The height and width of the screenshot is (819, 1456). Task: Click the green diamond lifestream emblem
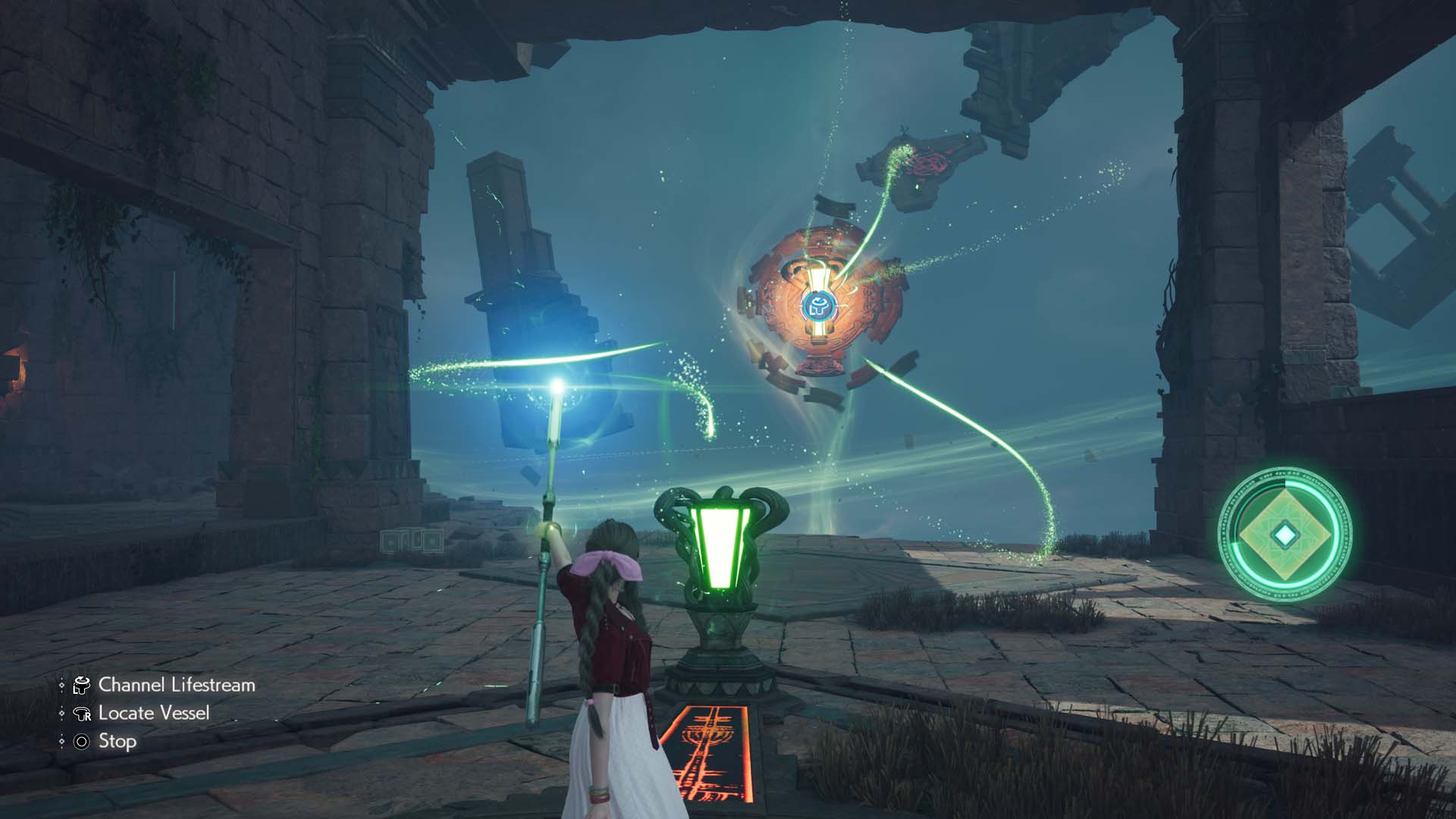pyautogui.click(x=1285, y=535)
